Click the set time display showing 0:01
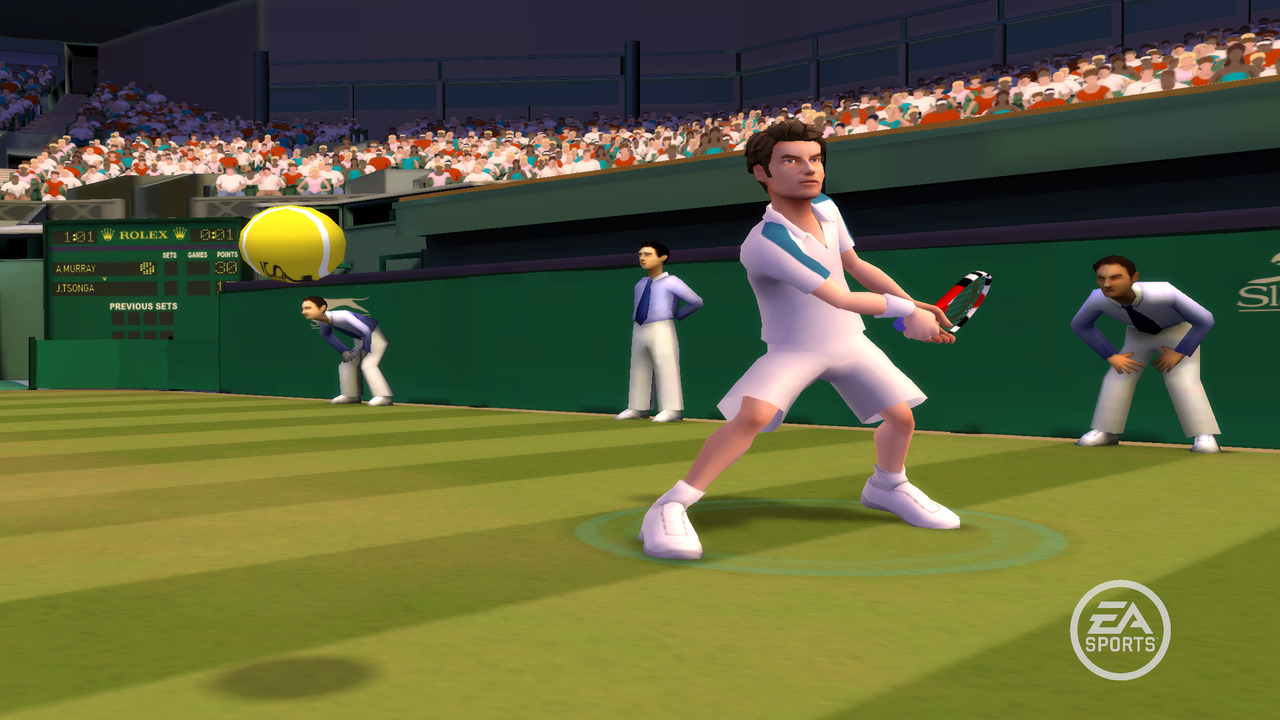The height and width of the screenshot is (720, 1280). (x=219, y=236)
